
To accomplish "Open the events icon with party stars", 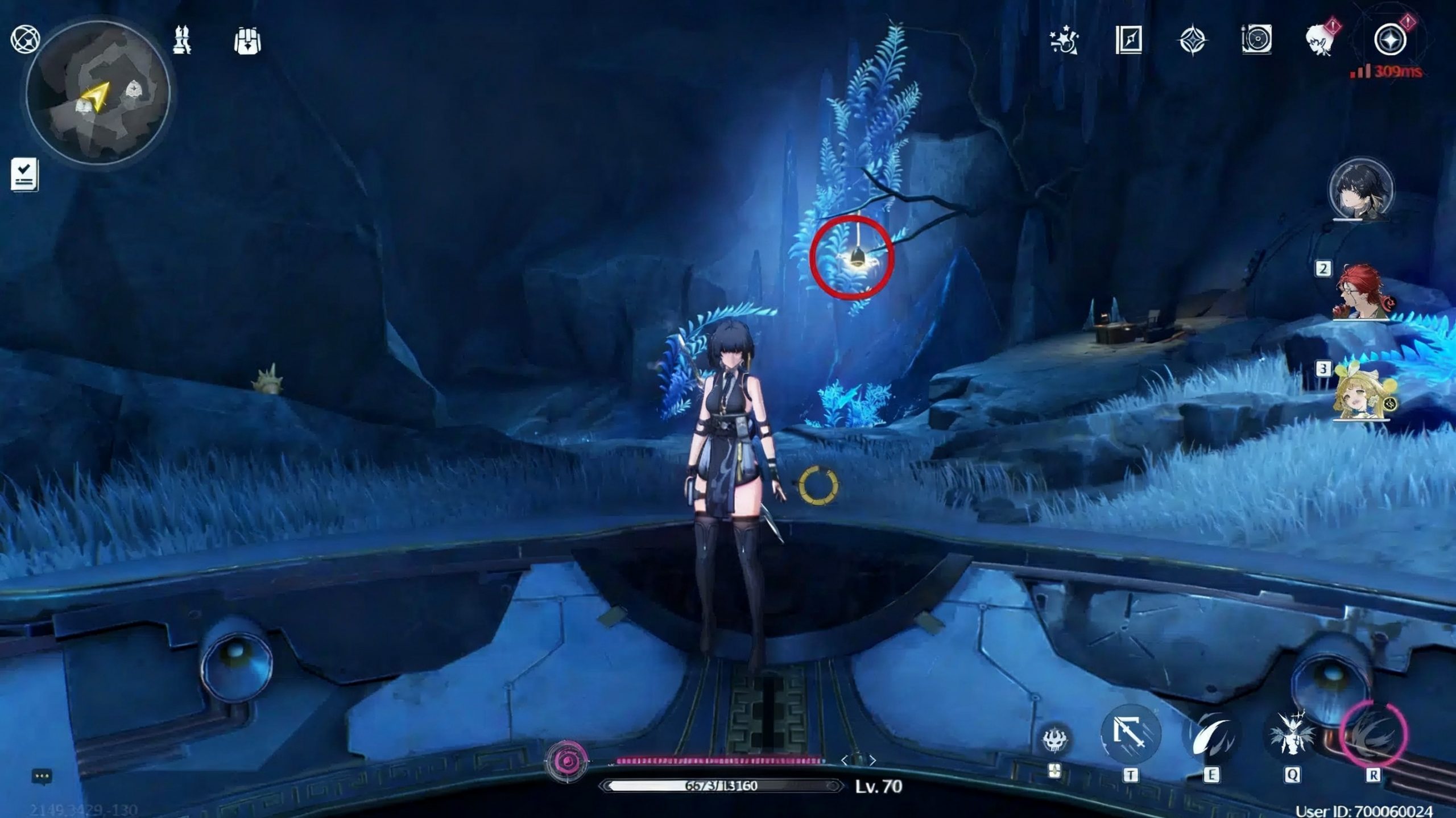I will point(1064,41).
